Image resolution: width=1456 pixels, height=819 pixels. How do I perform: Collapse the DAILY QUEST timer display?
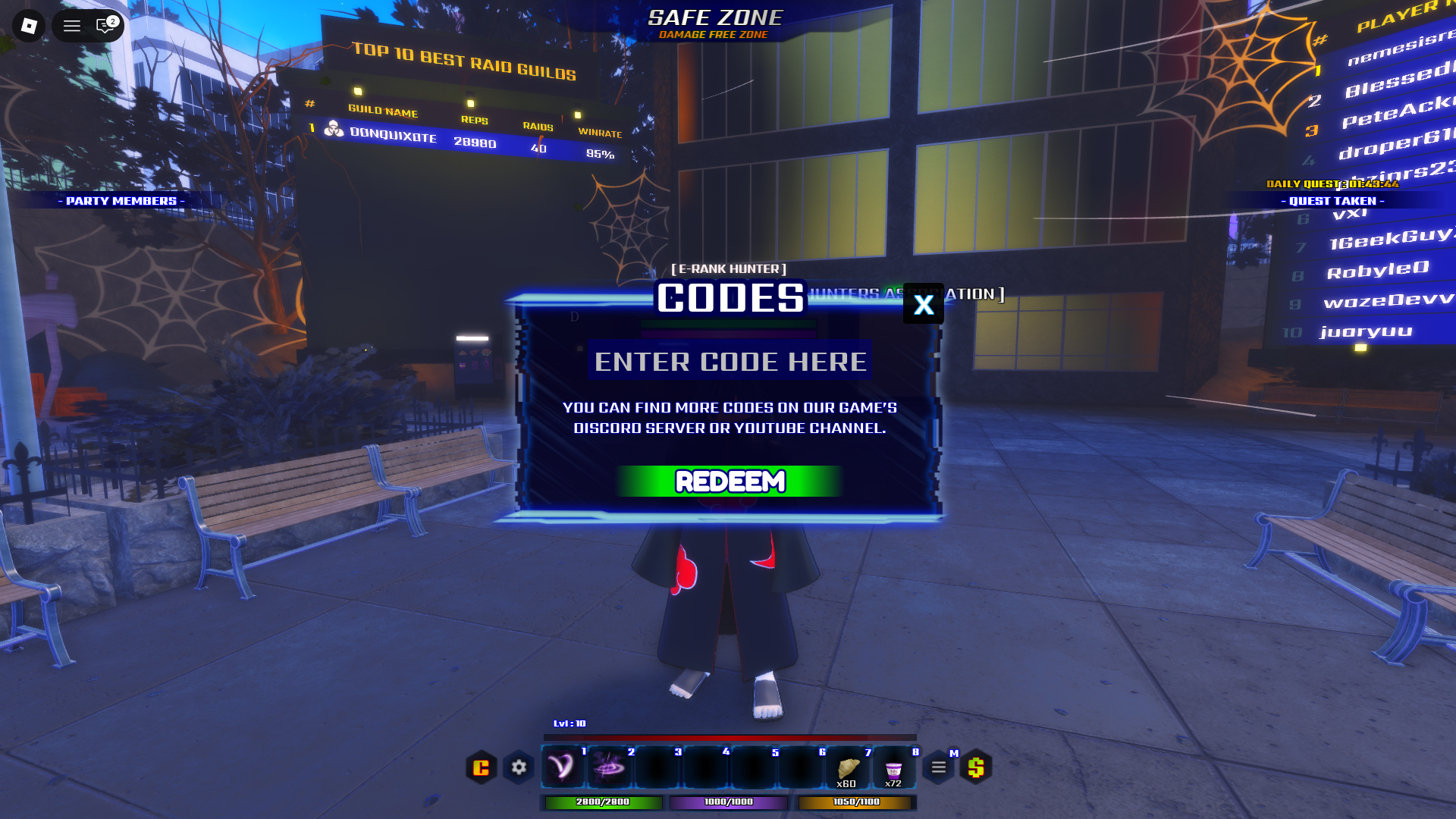(x=1331, y=184)
